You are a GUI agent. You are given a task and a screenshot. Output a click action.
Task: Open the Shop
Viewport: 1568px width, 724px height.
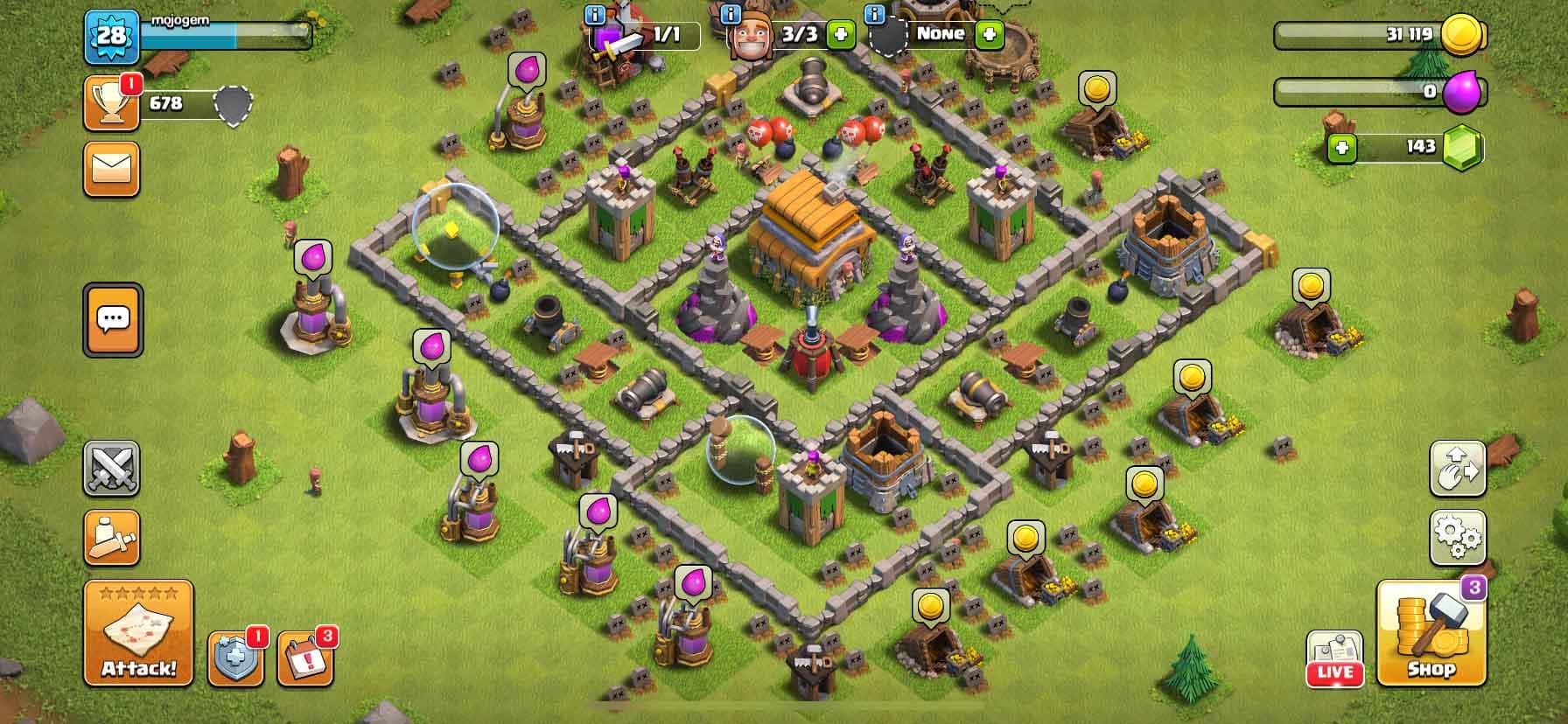(x=1431, y=633)
